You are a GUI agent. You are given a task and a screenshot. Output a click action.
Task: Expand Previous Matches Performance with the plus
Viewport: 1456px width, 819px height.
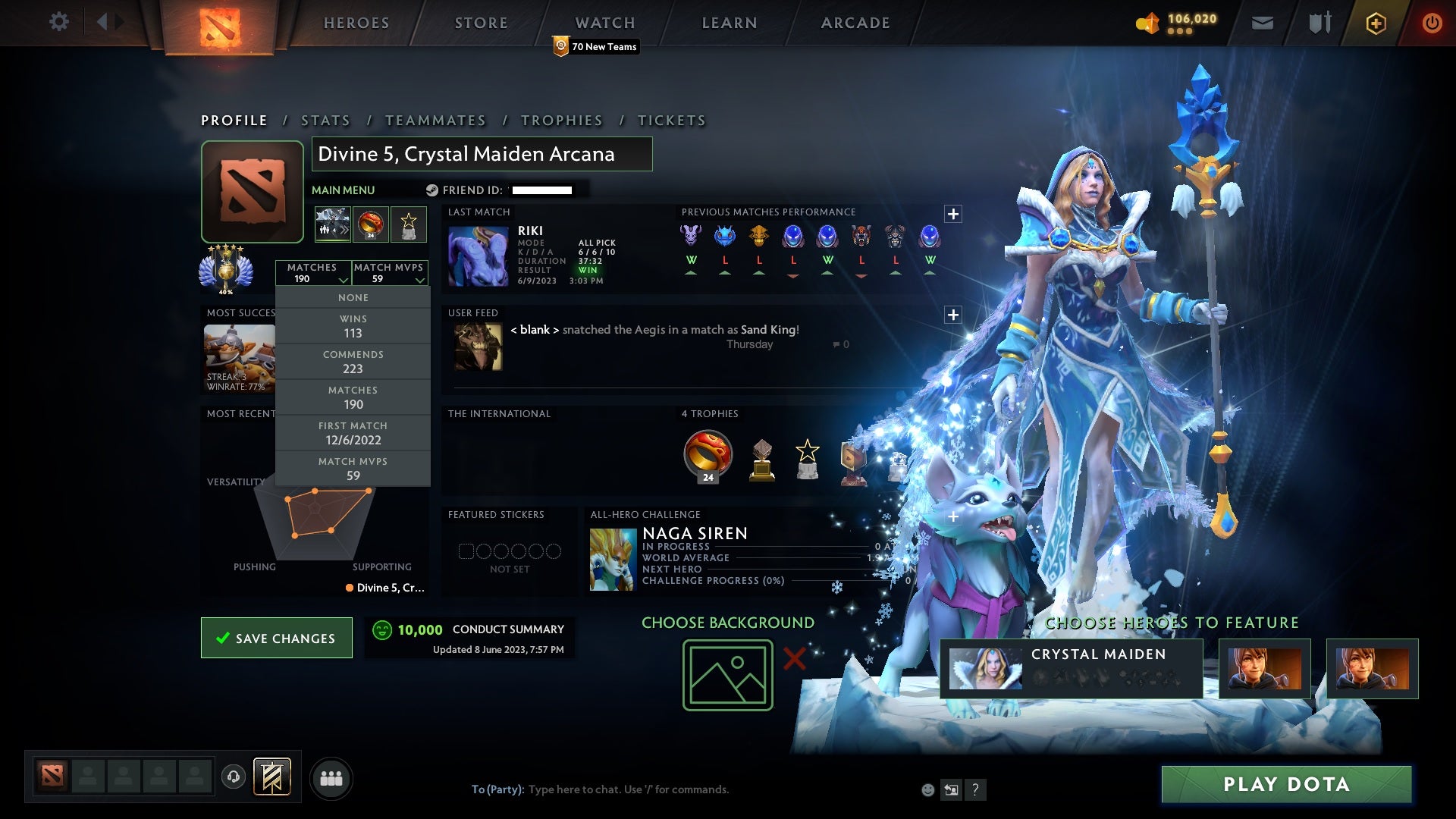(x=953, y=213)
